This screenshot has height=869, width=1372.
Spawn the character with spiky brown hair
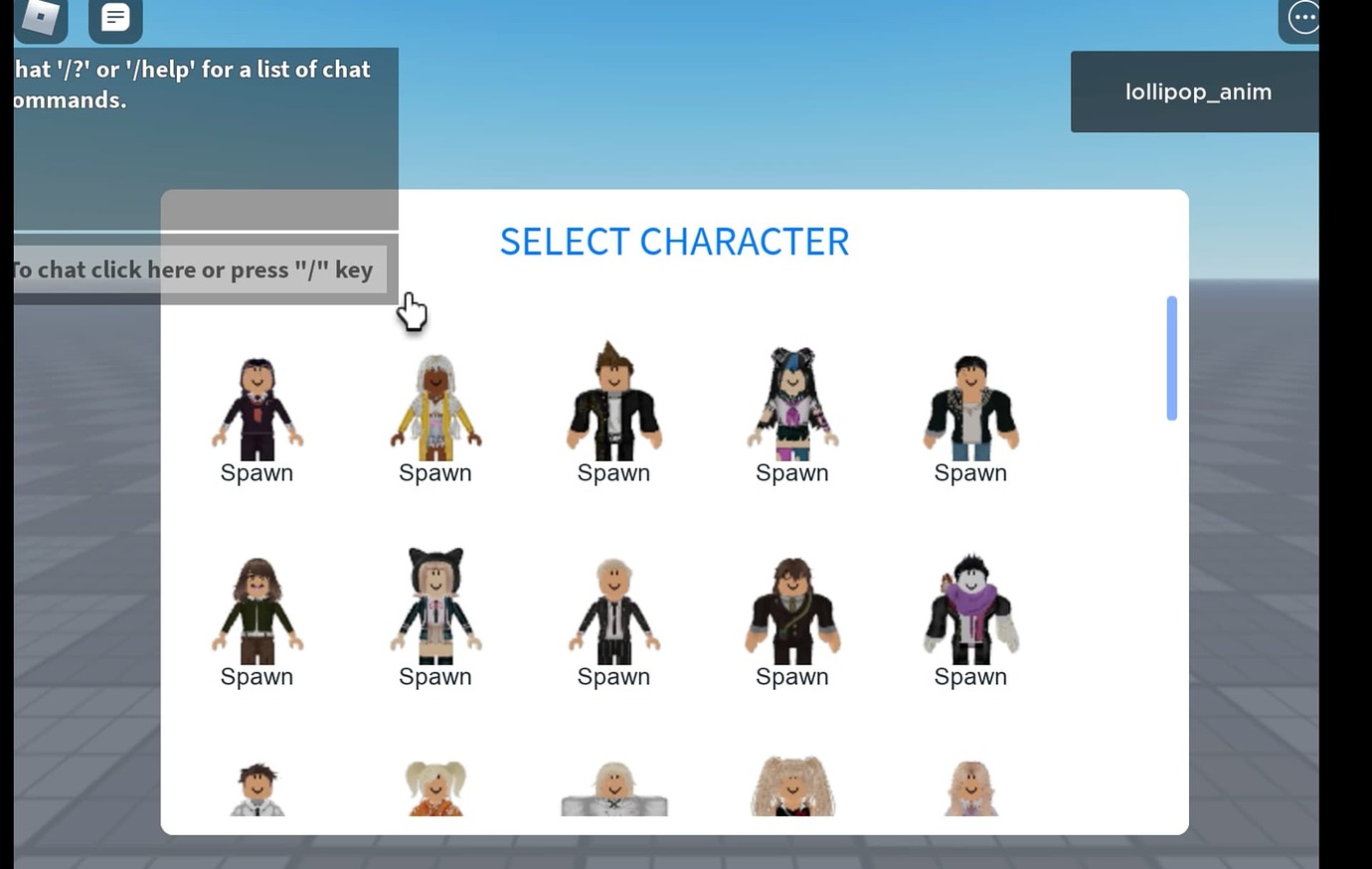[x=613, y=472]
